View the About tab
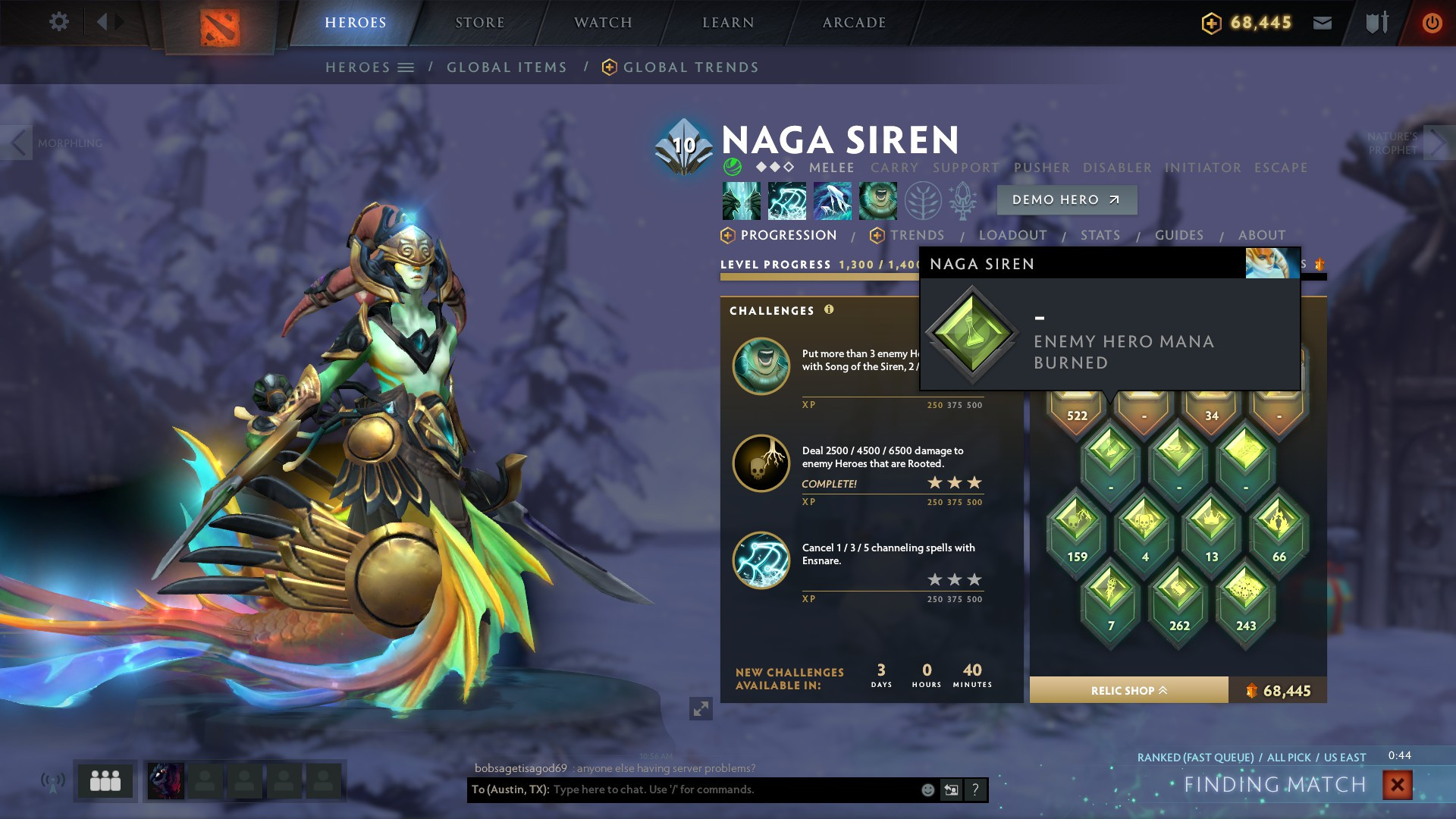The height and width of the screenshot is (819, 1456). pos(1261,236)
